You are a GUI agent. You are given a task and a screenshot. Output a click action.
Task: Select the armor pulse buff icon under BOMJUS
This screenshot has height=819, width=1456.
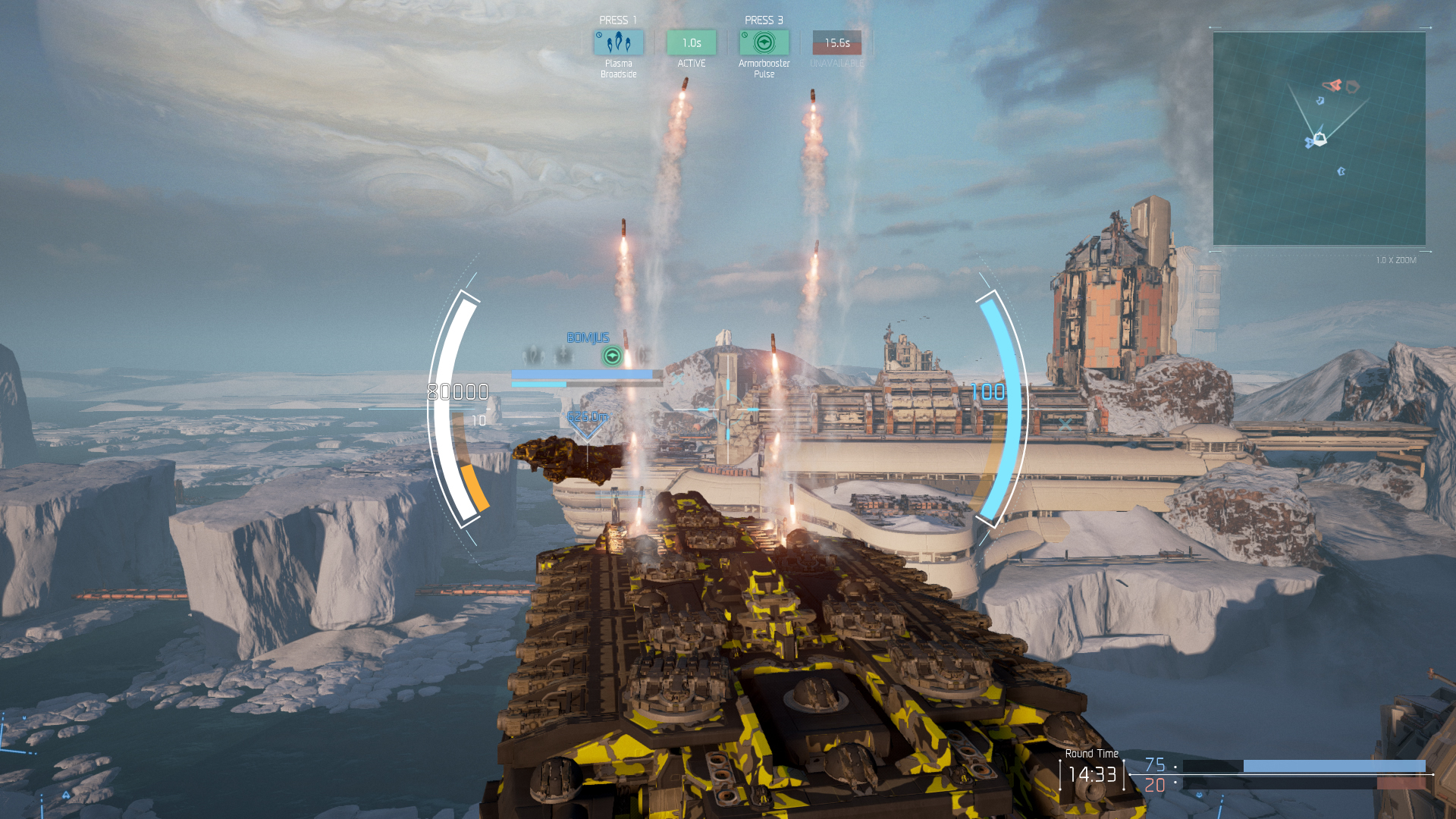[x=612, y=356]
